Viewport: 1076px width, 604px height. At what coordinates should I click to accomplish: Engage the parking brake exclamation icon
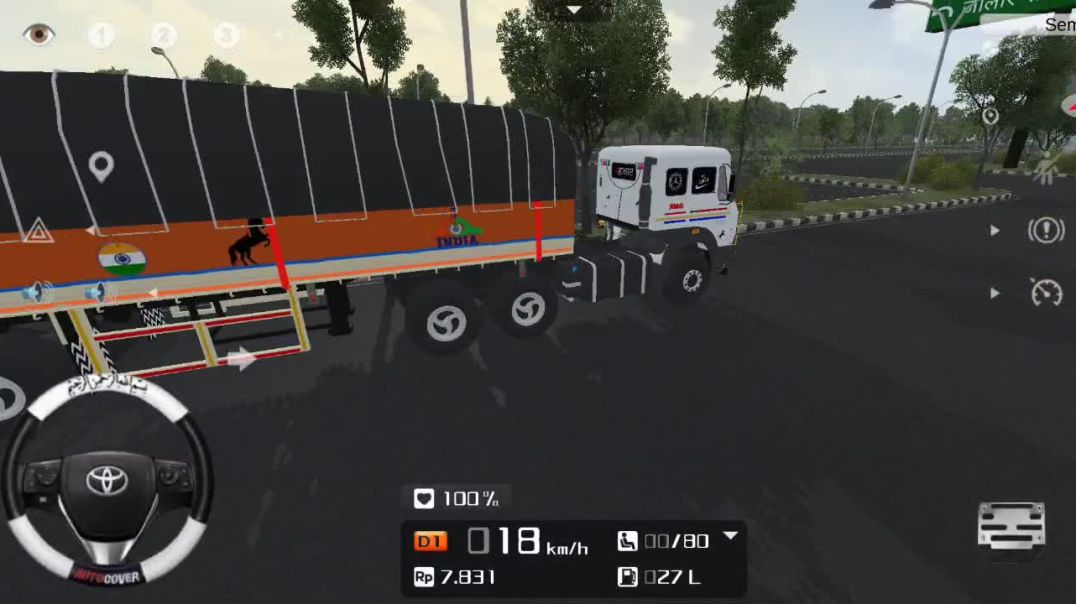click(x=1046, y=230)
